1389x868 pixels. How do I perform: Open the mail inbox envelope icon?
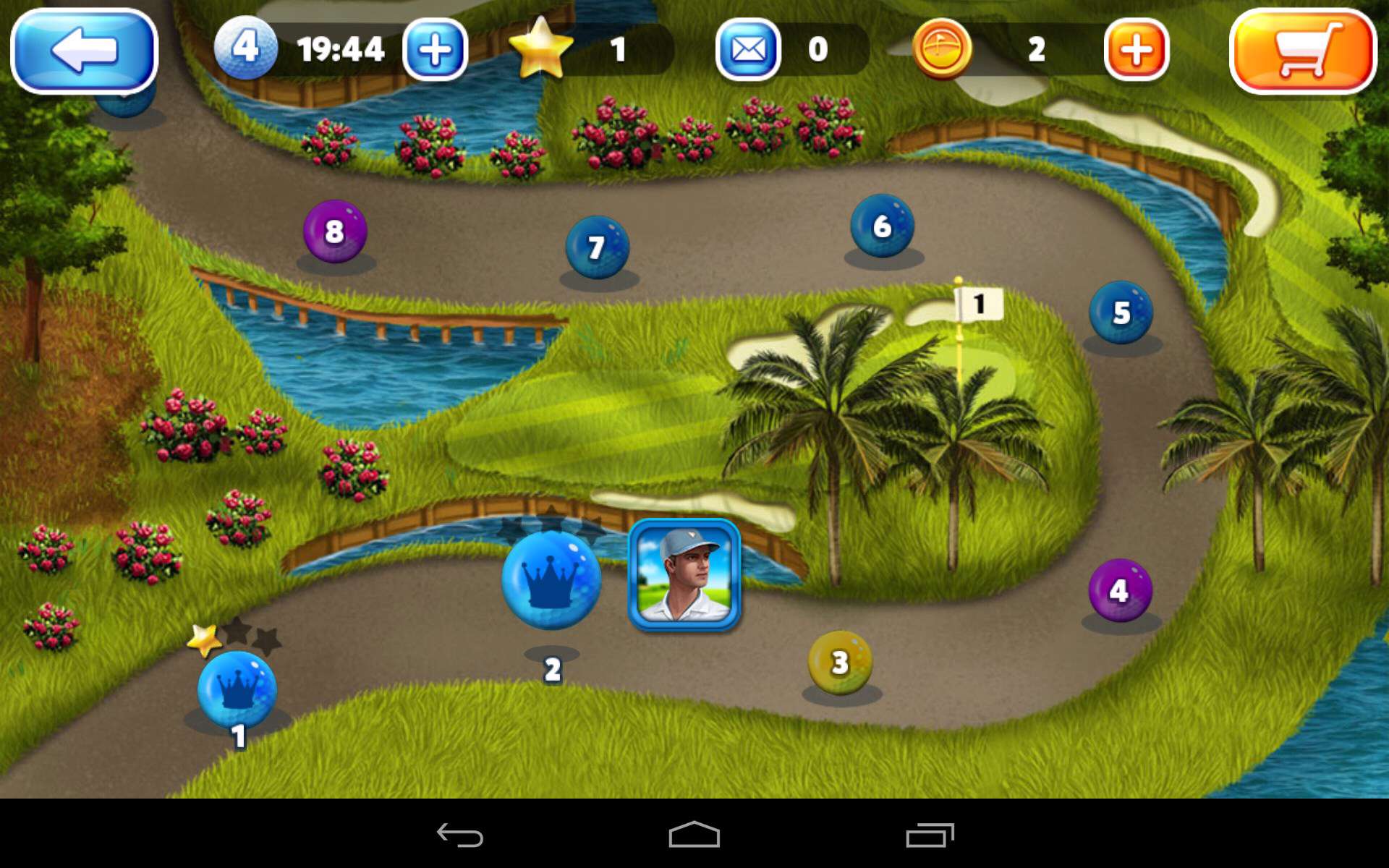click(748, 50)
